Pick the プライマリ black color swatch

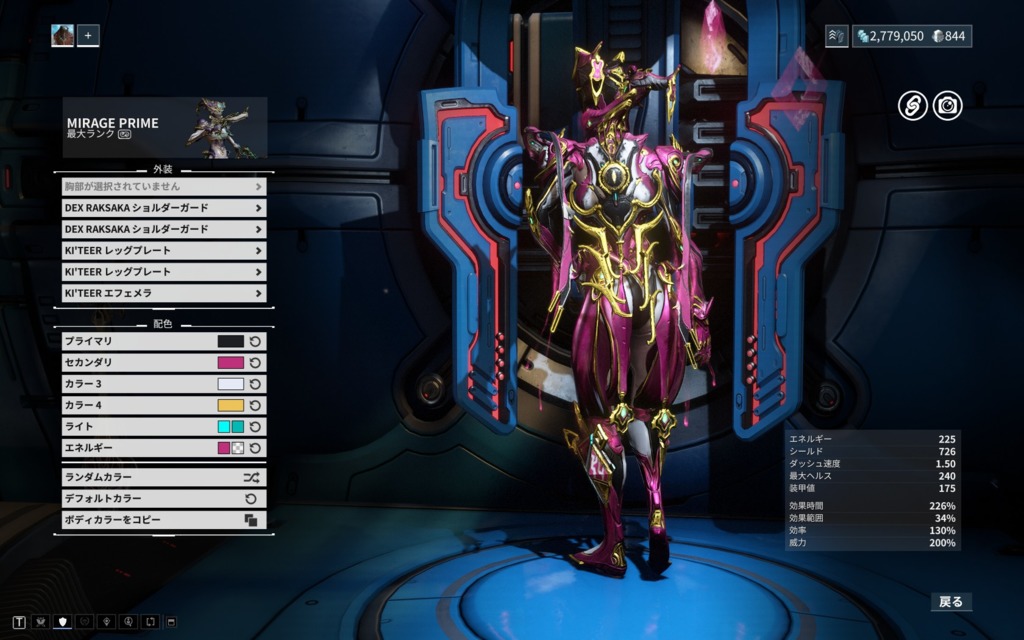click(230, 342)
